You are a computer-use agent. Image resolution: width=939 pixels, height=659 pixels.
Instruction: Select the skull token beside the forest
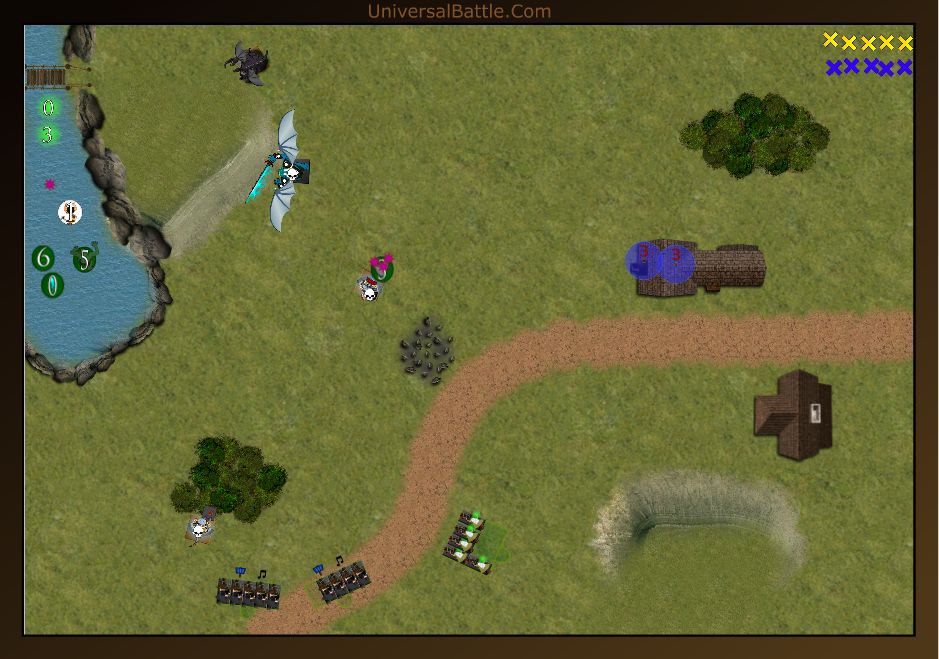pyautogui.click(x=201, y=526)
